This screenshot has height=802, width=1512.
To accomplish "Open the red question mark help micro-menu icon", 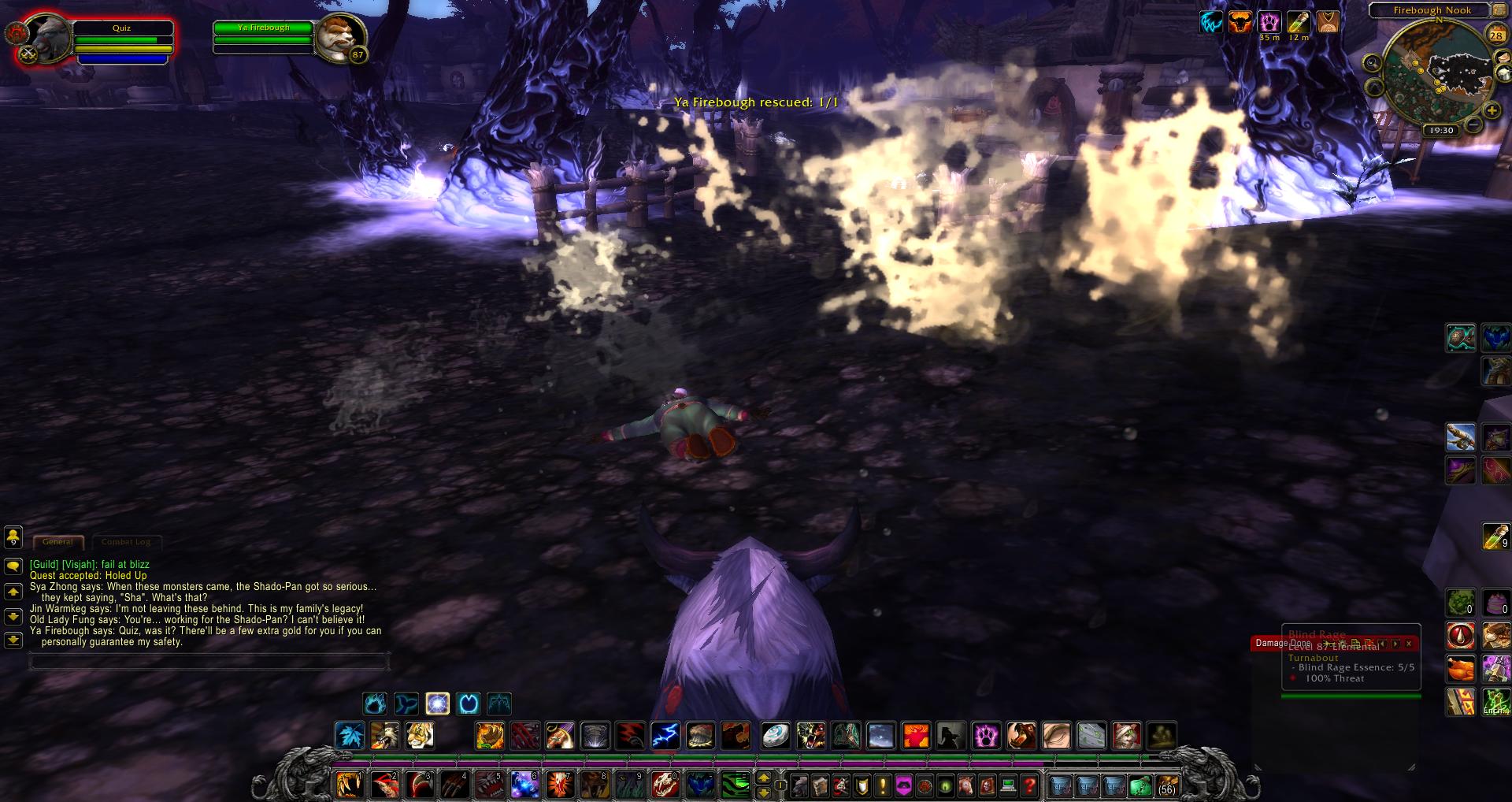I will [1030, 785].
